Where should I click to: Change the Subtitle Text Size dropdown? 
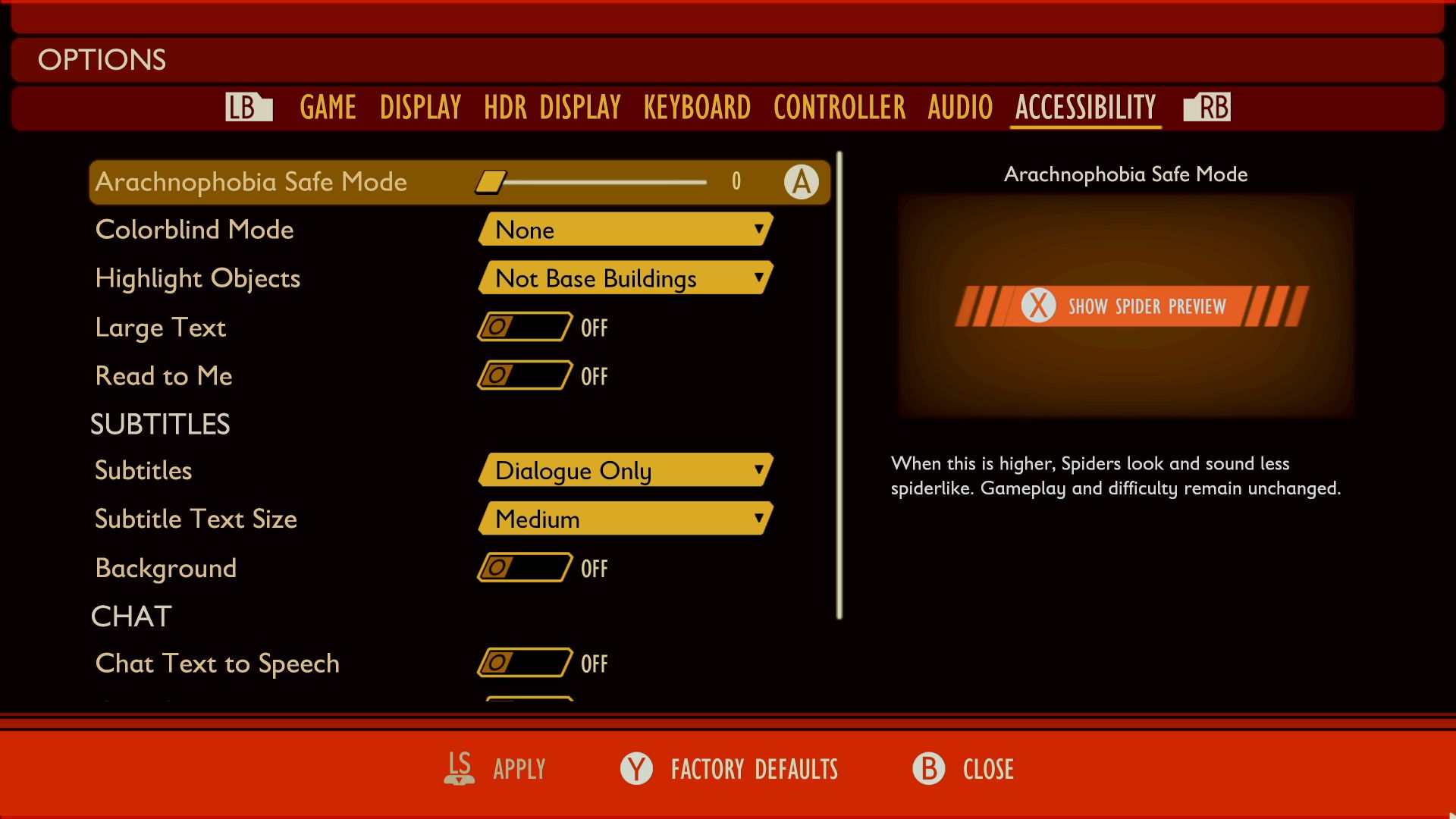click(x=626, y=519)
